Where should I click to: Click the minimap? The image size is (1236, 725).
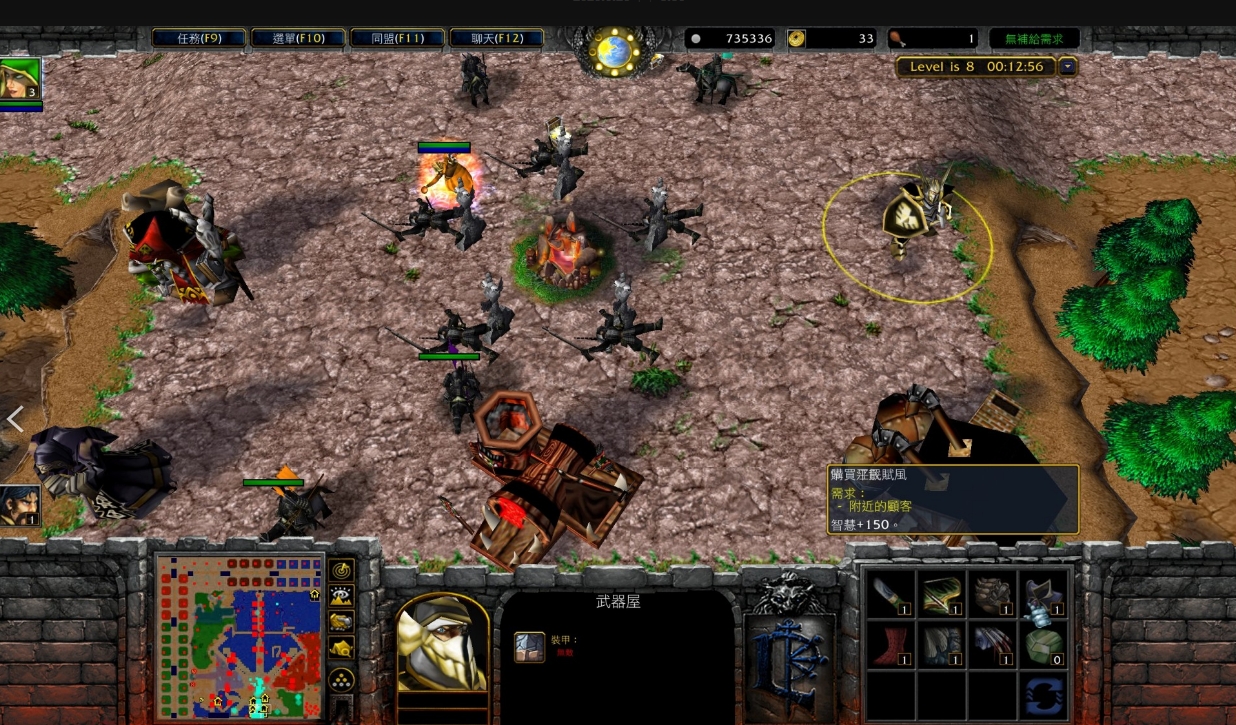coord(240,636)
